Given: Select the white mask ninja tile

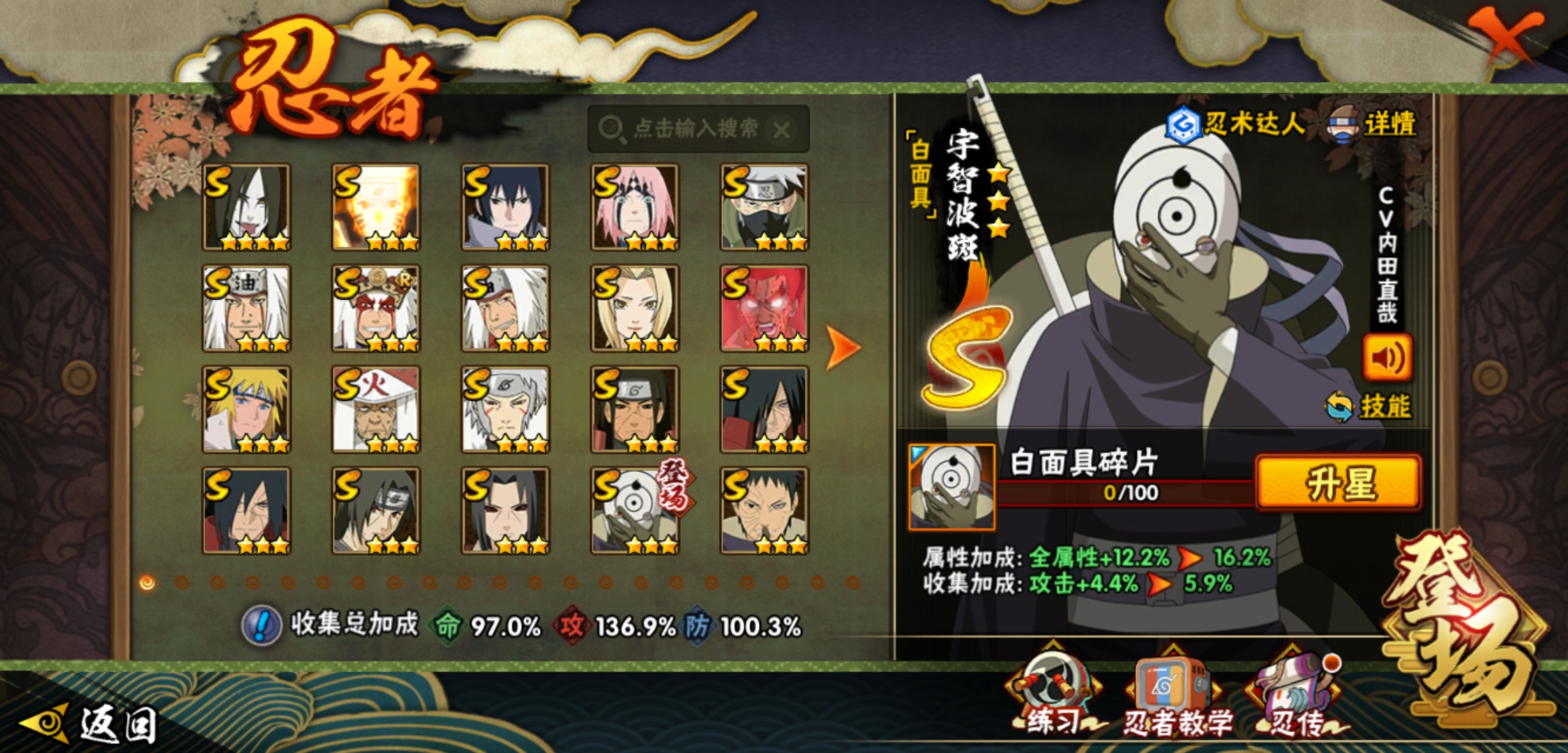Looking at the screenshot, I should tap(635, 510).
